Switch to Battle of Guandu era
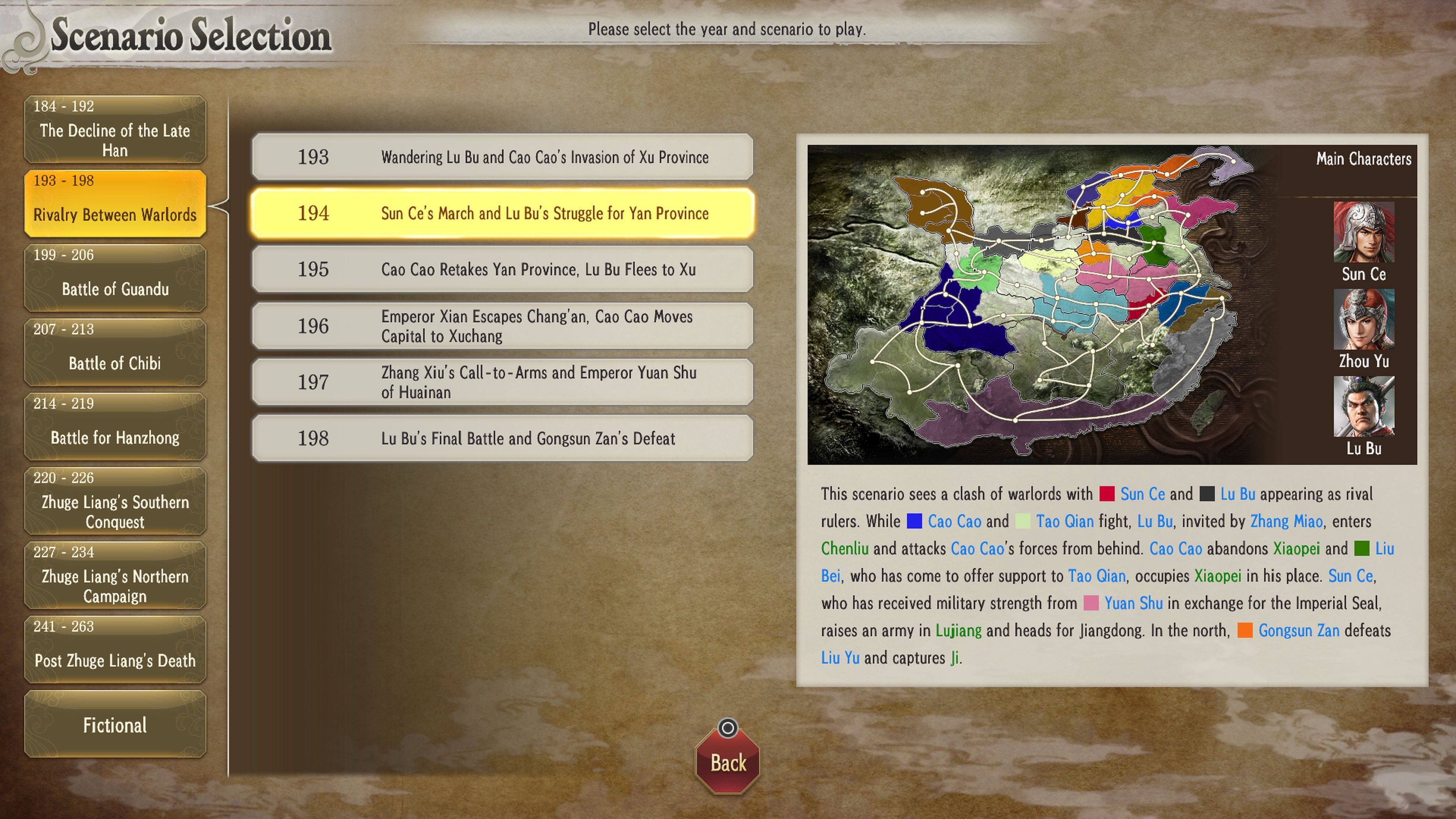1456x819 pixels. click(x=115, y=278)
